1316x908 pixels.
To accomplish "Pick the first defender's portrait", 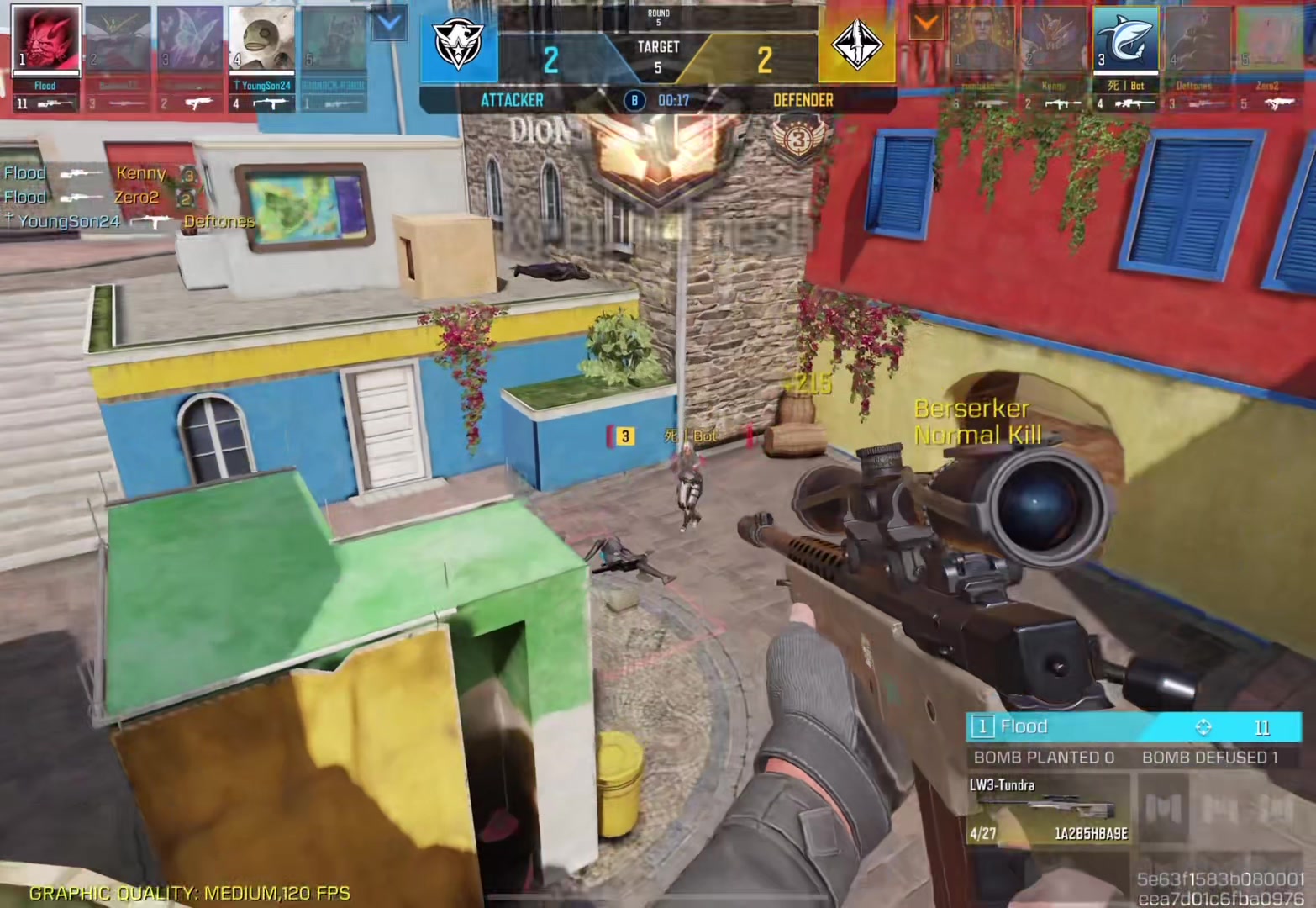I will 982,40.
